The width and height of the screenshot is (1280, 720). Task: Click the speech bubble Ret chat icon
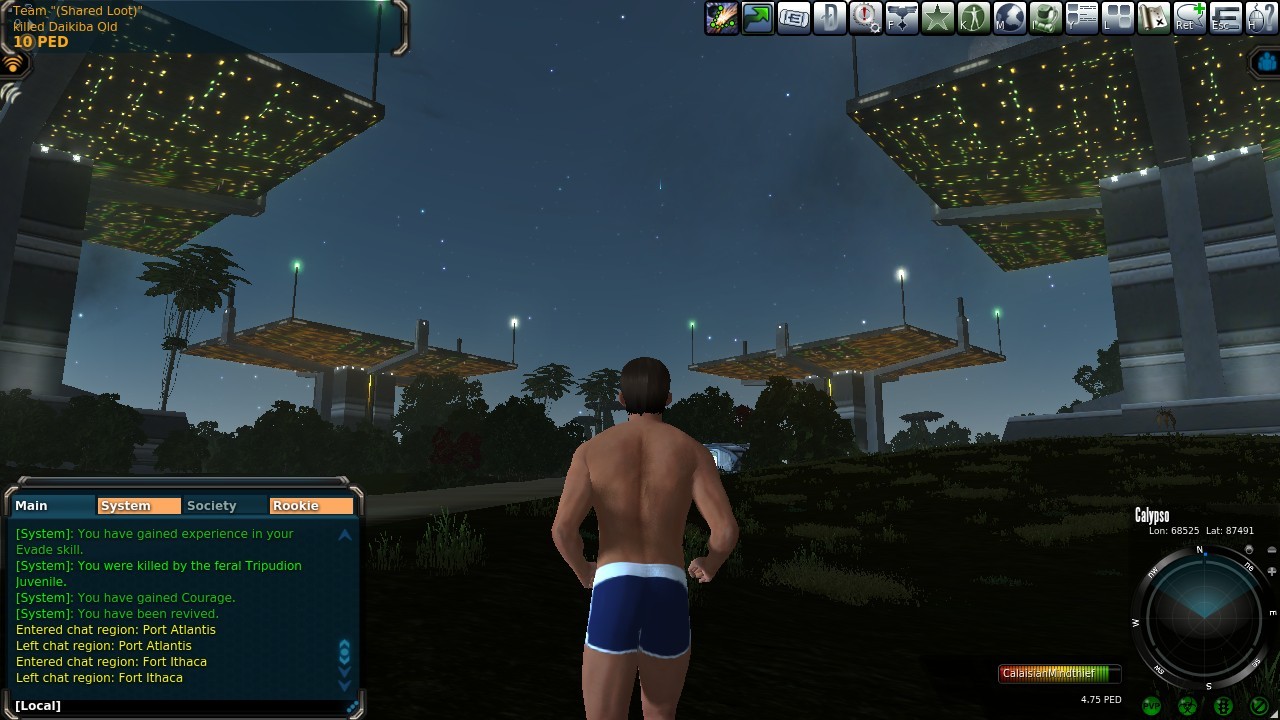point(1190,18)
